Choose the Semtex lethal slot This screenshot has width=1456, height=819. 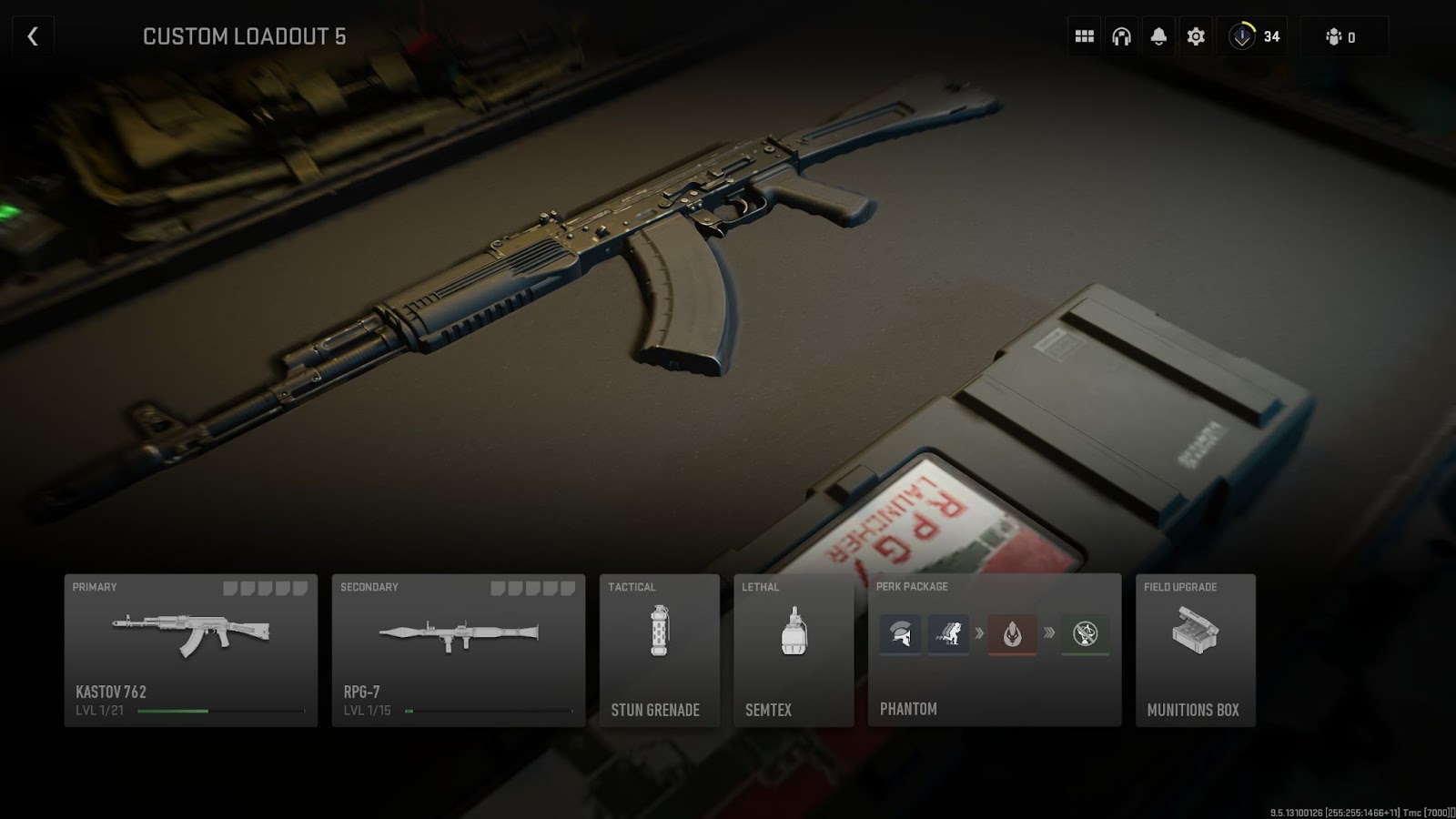(x=794, y=650)
